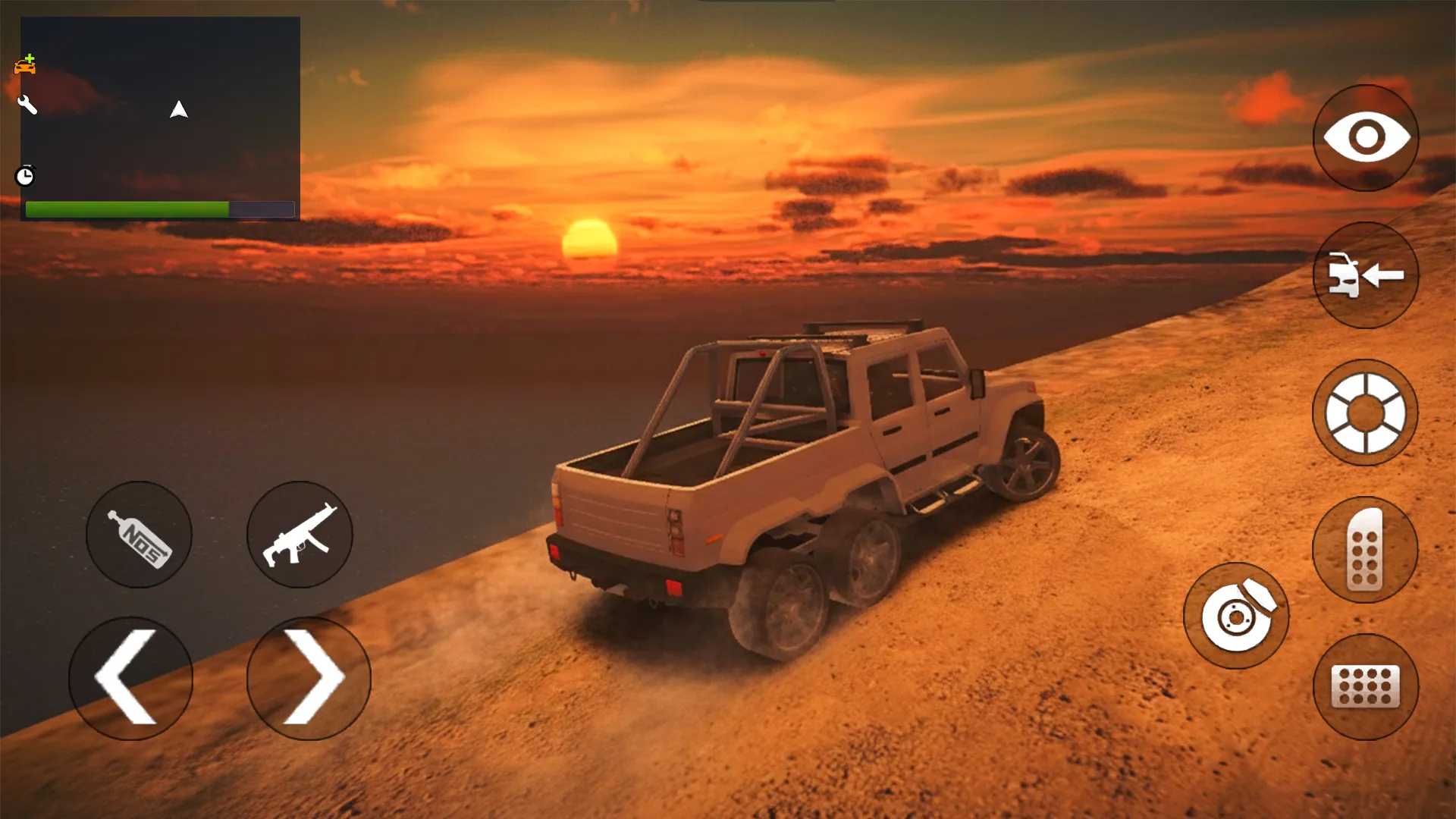Tap the car-plus spawn icon on minimap

[x=25, y=64]
